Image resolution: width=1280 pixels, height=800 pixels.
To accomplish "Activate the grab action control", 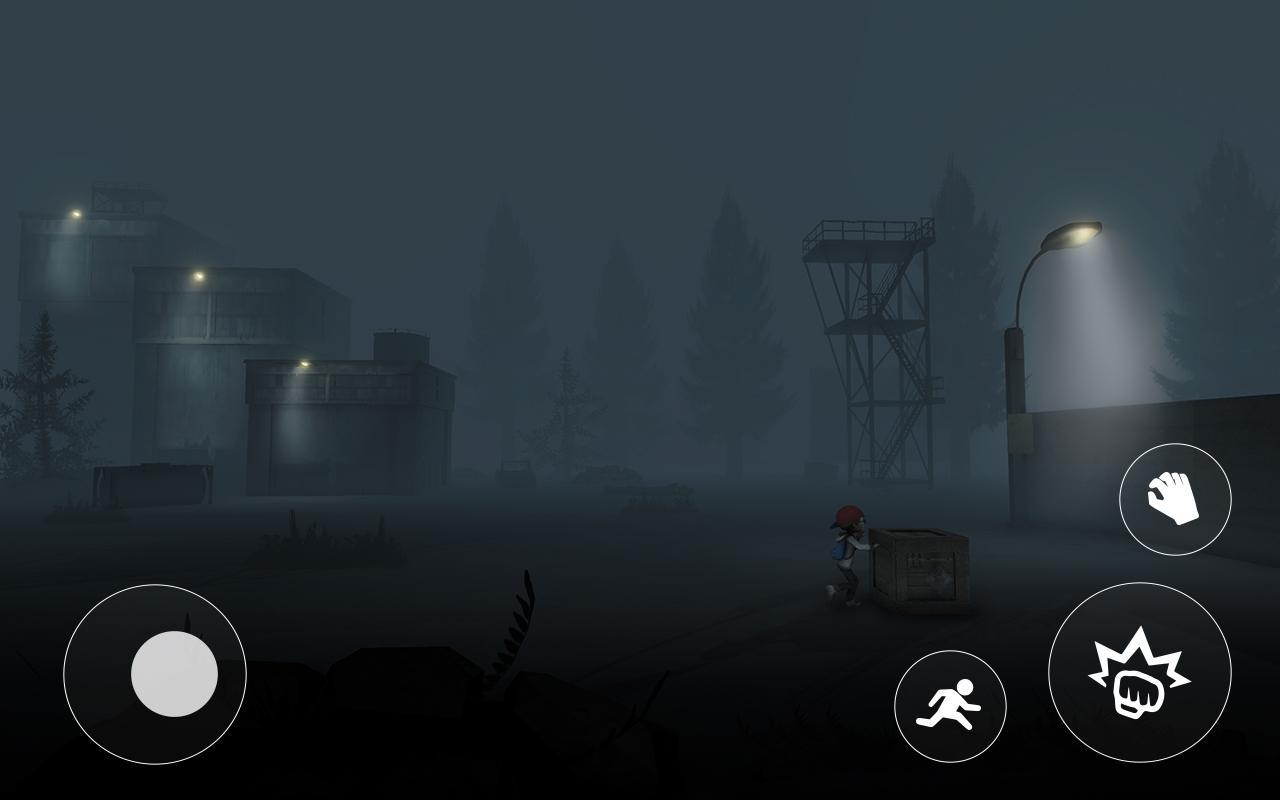I will point(1177,499).
